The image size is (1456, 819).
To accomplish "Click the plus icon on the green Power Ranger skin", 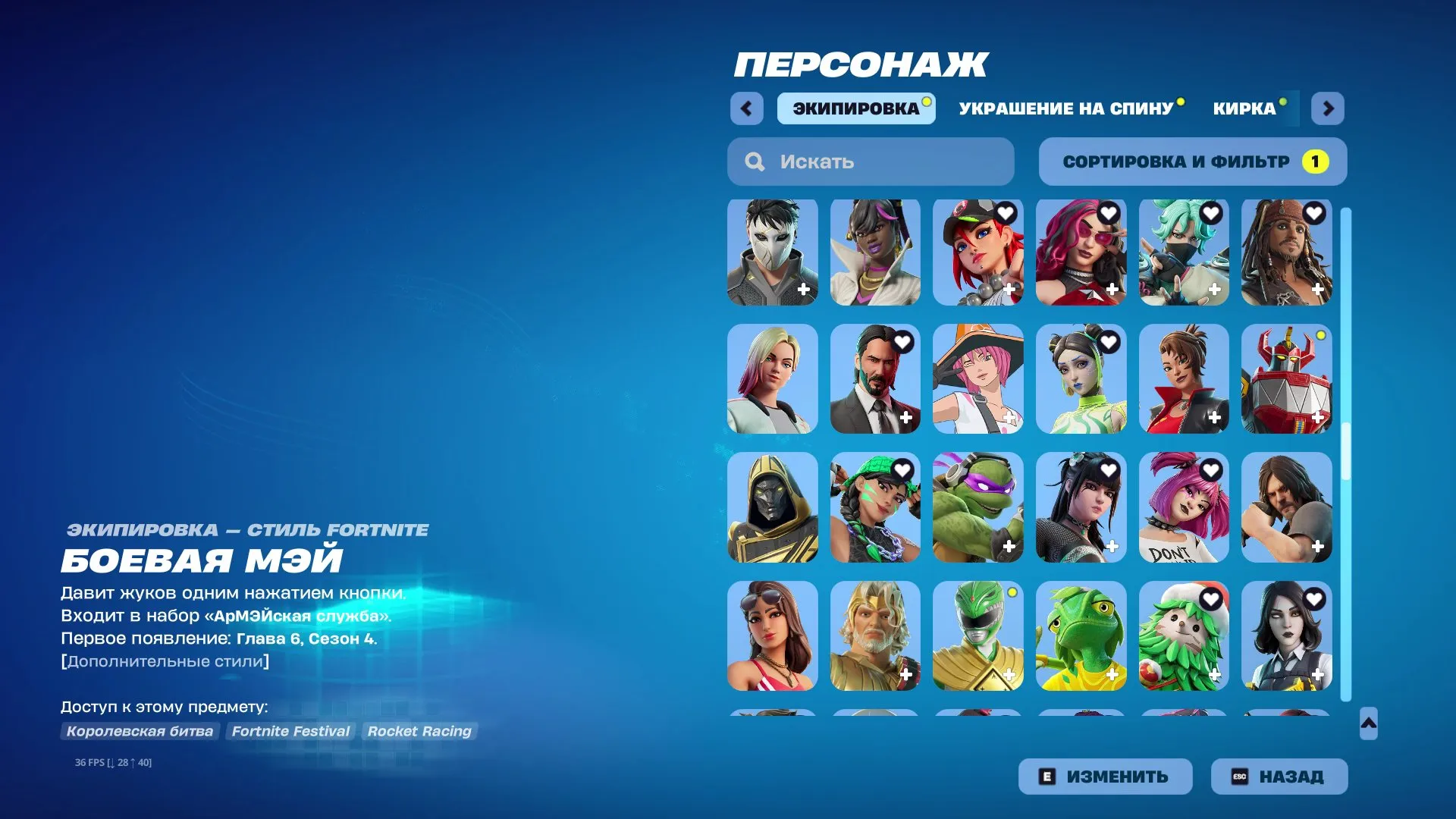I will click(1009, 672).
